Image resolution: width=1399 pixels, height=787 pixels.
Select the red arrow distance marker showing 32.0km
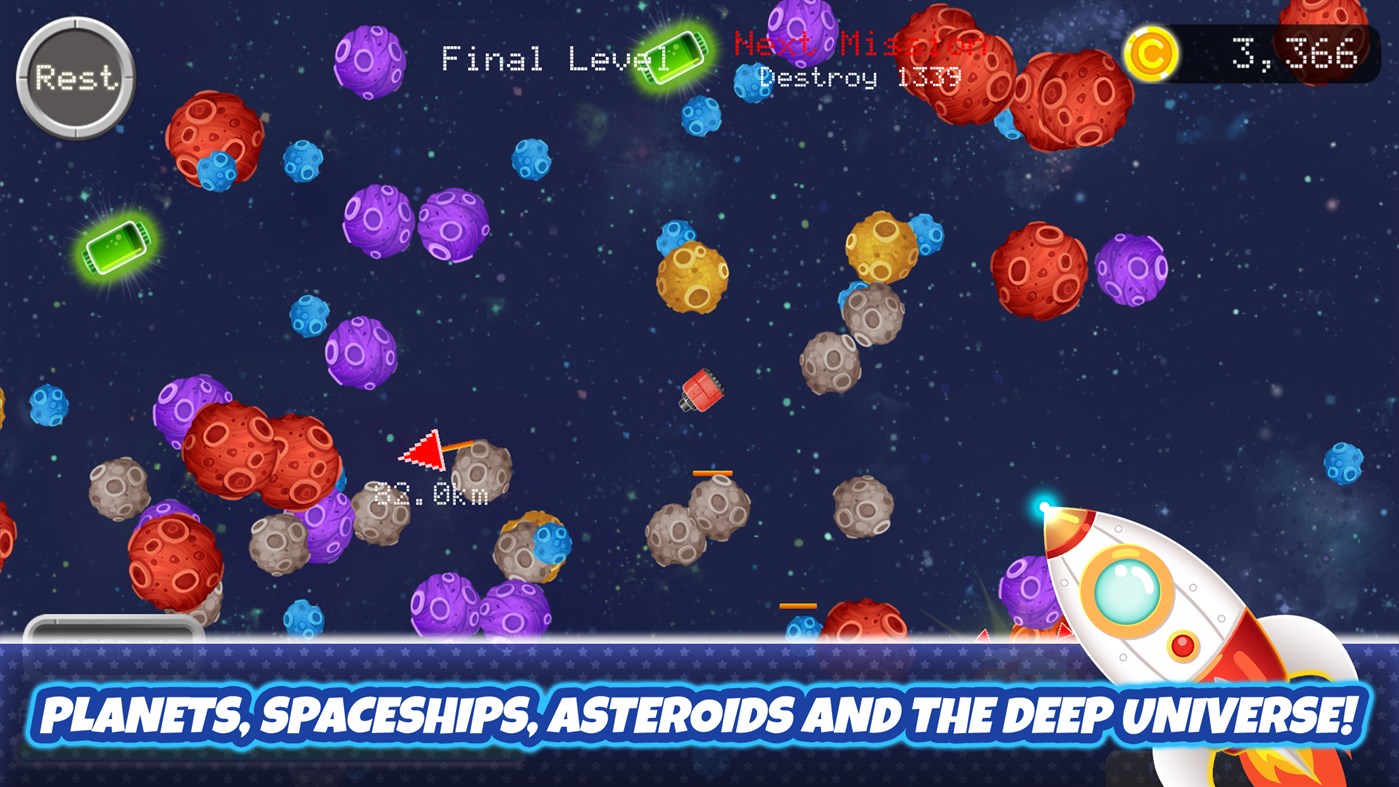click(425, 452)
